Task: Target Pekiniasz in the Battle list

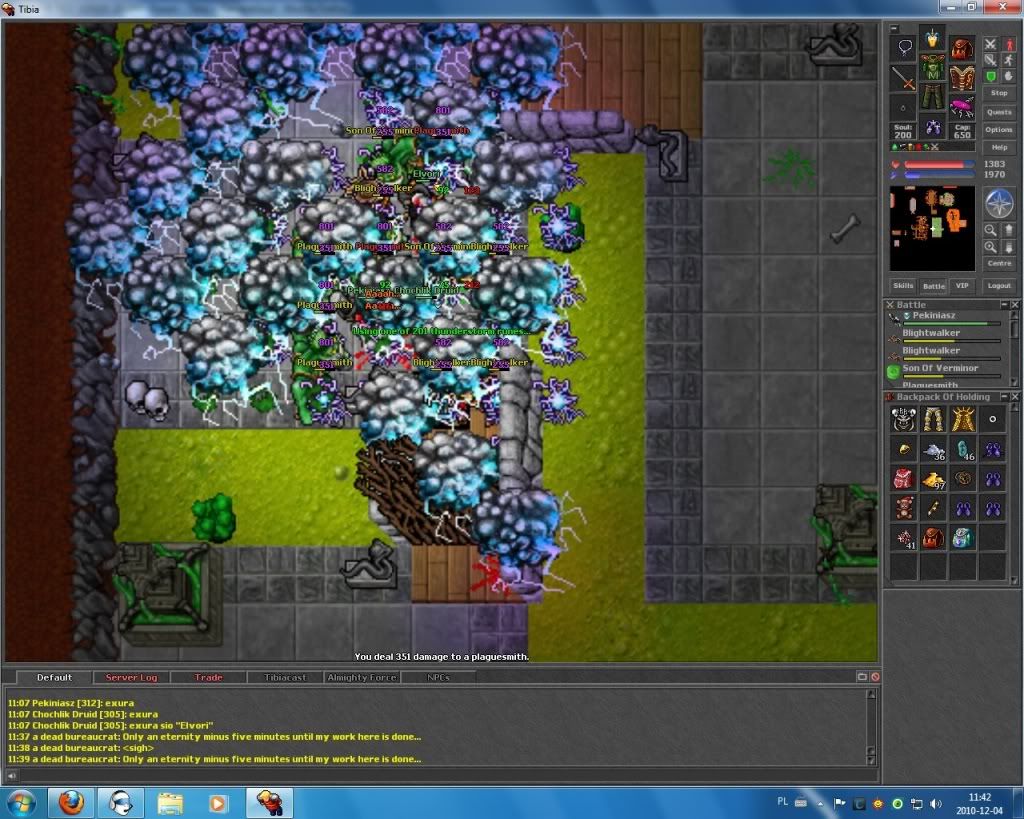Action: click(x=934, y=315)
